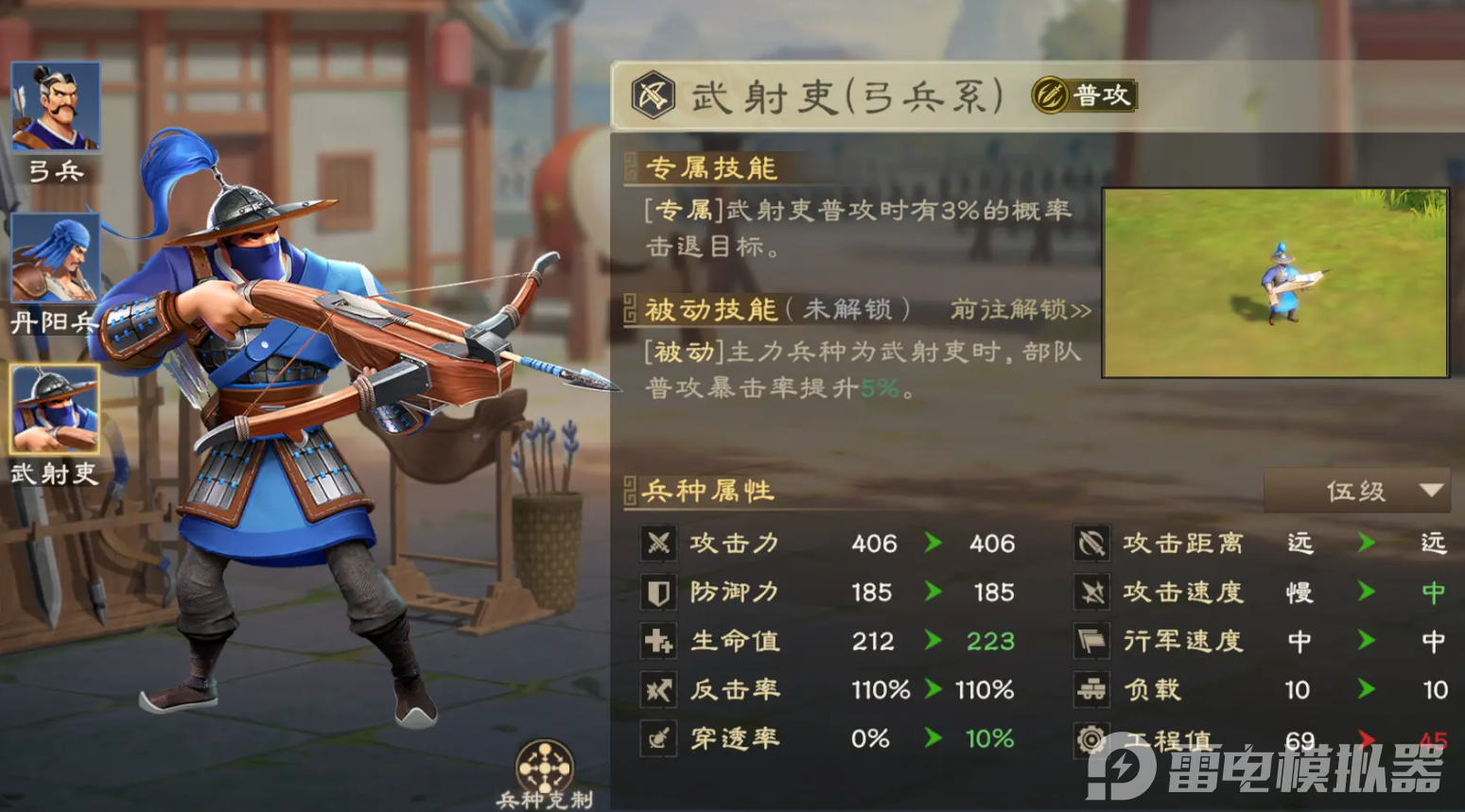Select the 弓兵 unit portrait

tap(55, 104)
